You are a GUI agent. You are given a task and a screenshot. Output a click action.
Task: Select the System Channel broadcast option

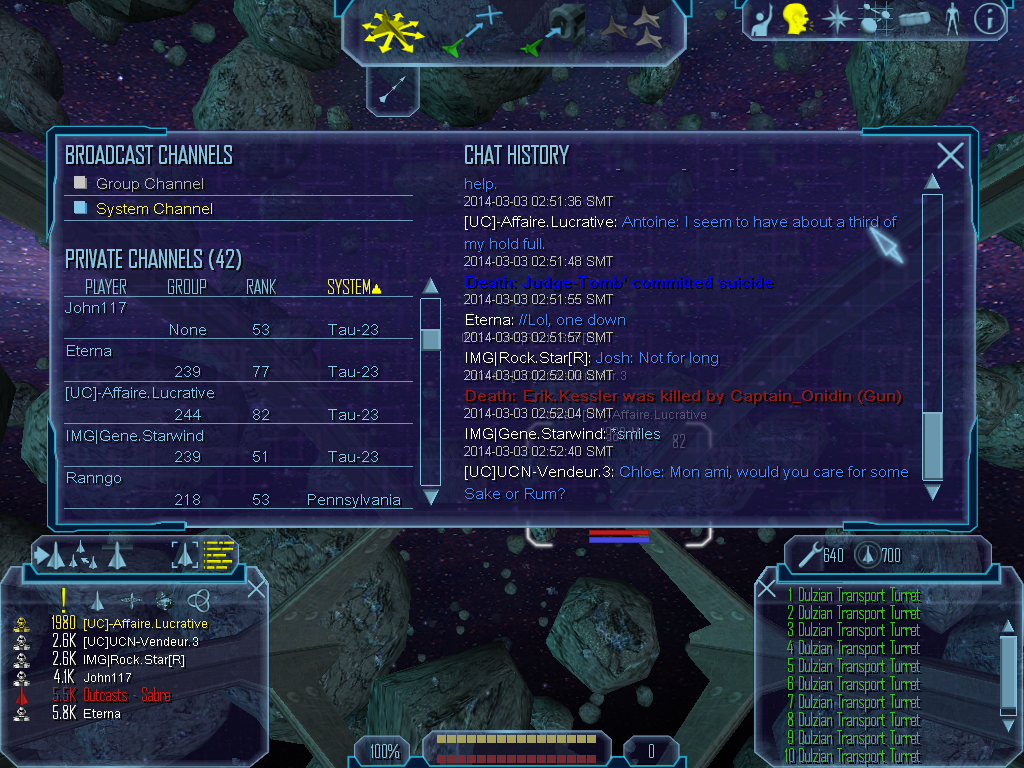153,209
